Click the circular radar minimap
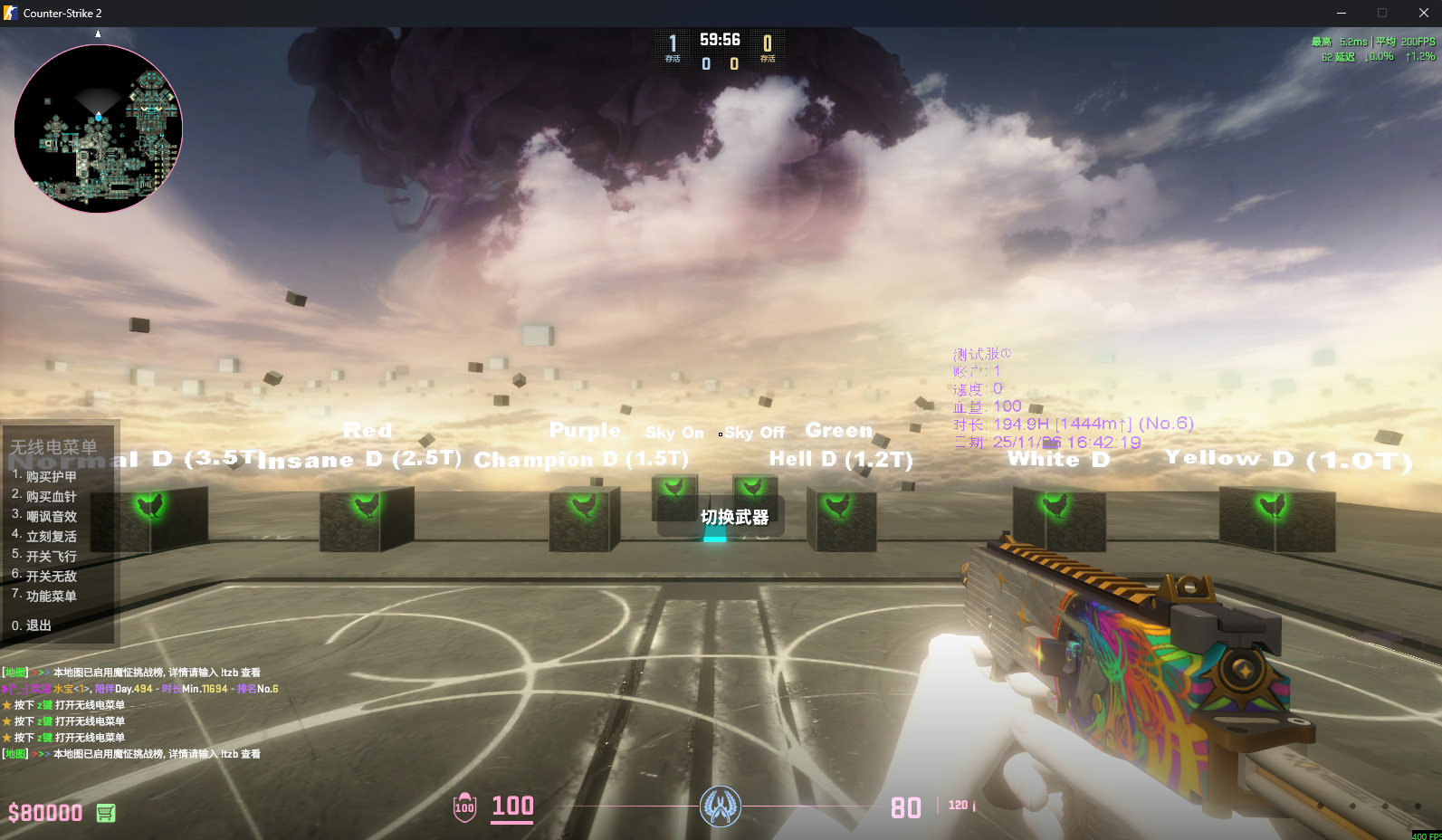1442x840 pixels. point(99,129)
